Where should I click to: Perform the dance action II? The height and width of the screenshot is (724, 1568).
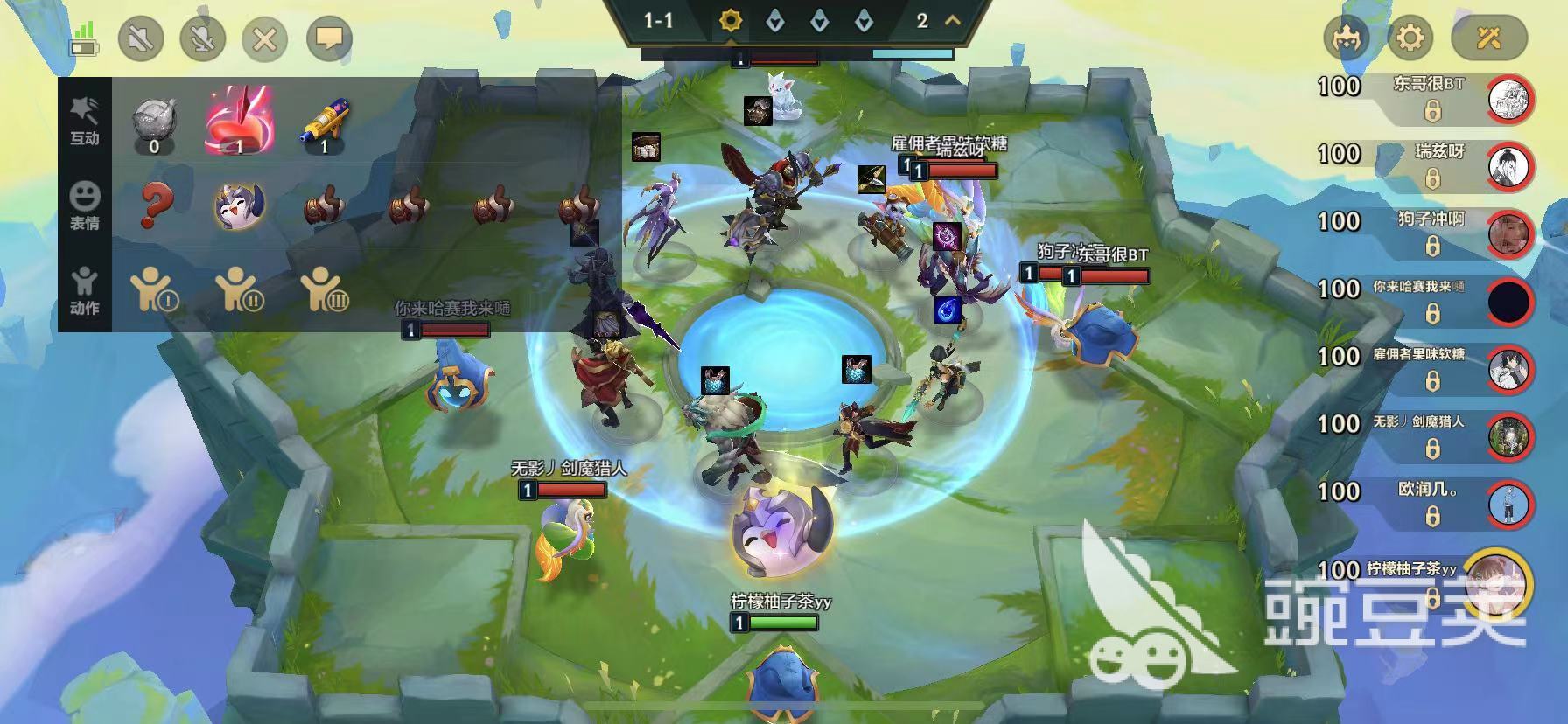pyautogui.click(x=240, y=290)
